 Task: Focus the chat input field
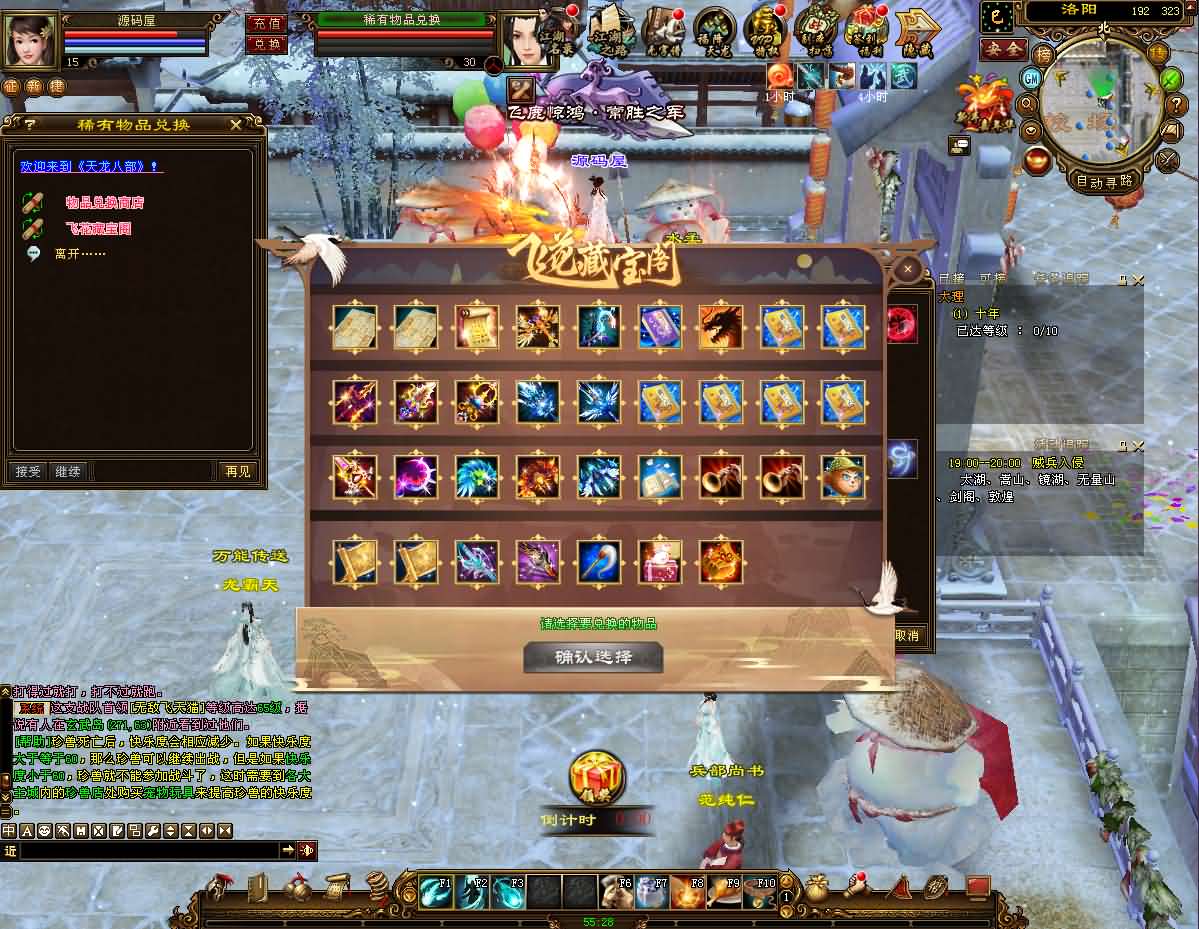(148, 850)
